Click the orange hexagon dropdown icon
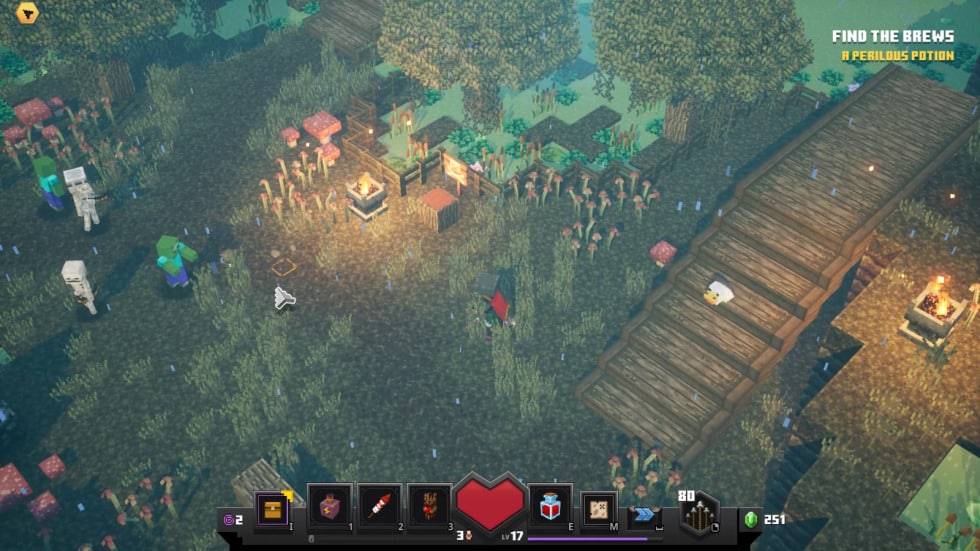The width and height of the screenshot is (980, 551). click(28, 14)
